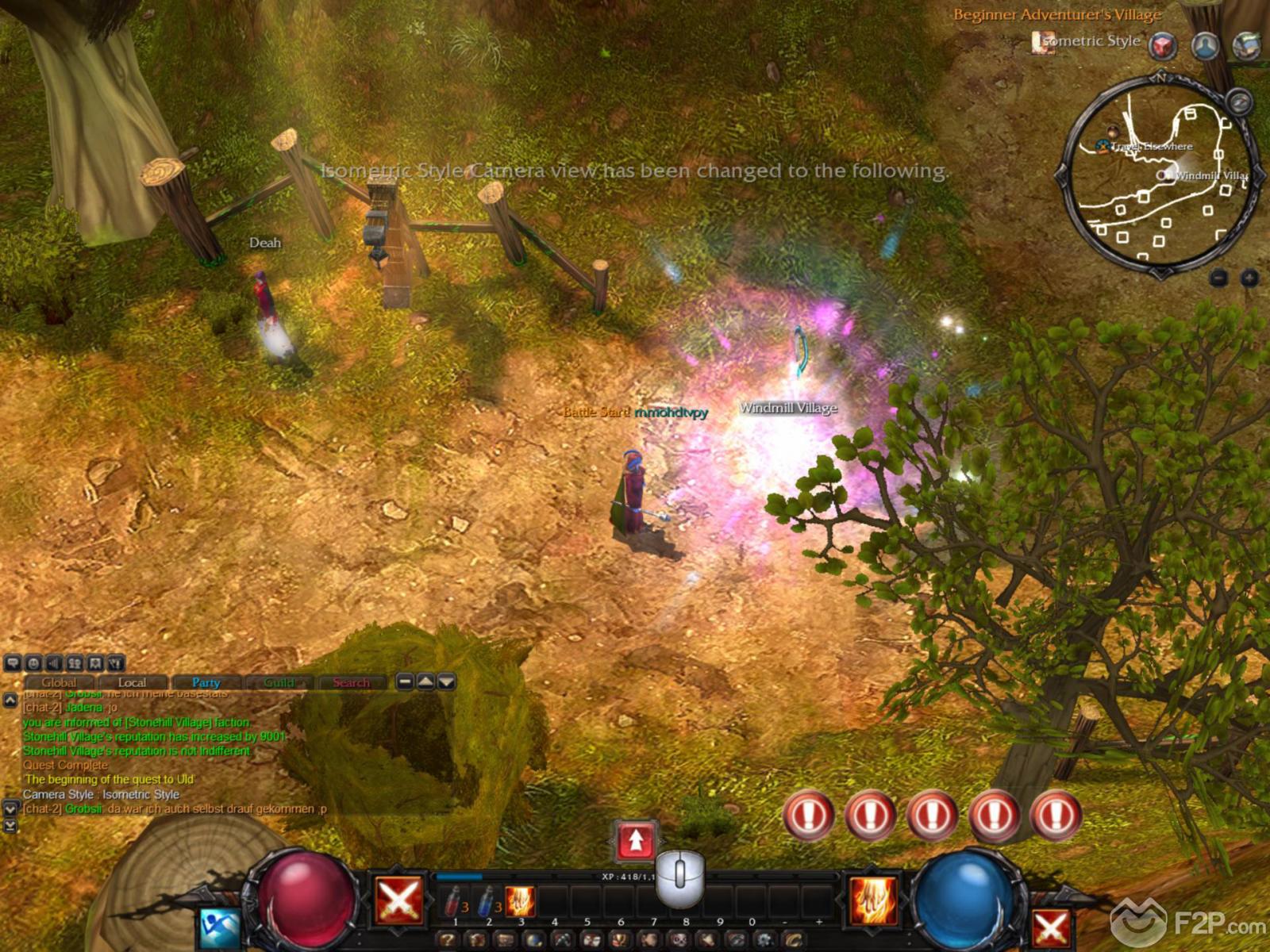Click the red health potion hotbar slot

pos(454,901)
